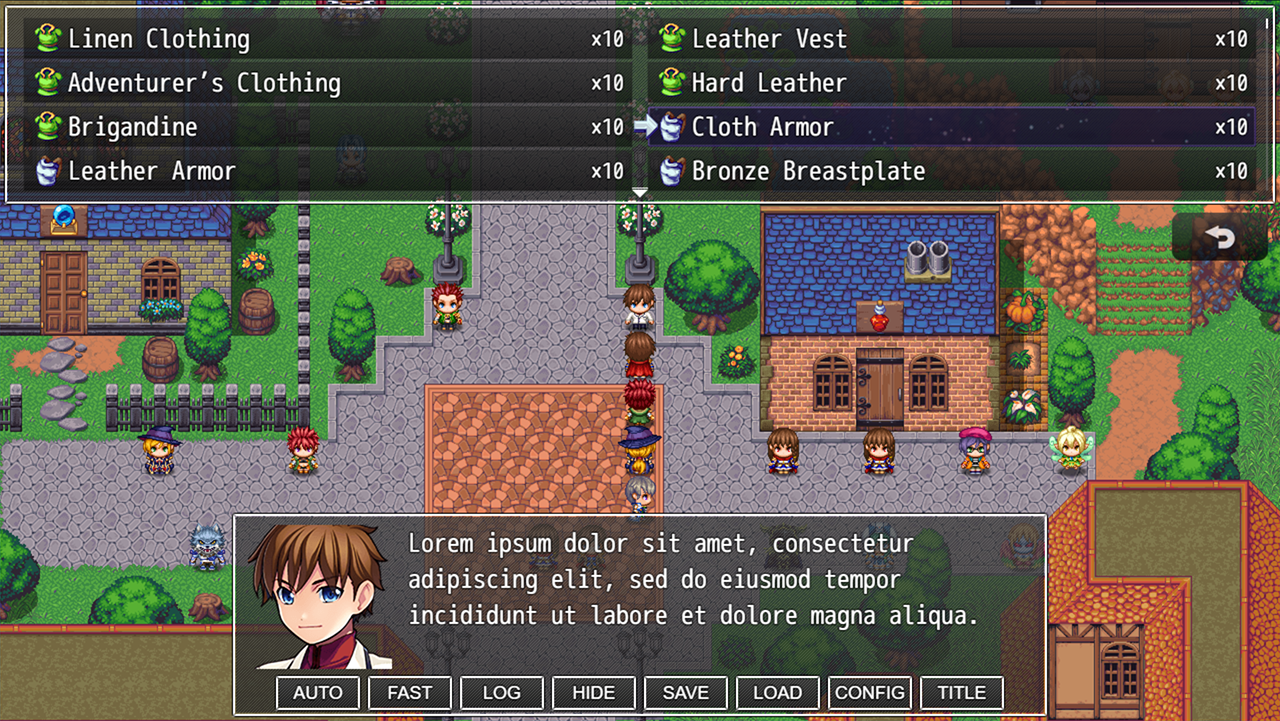
Task: Select Linen Clothing from the item list
Action: 320,39
